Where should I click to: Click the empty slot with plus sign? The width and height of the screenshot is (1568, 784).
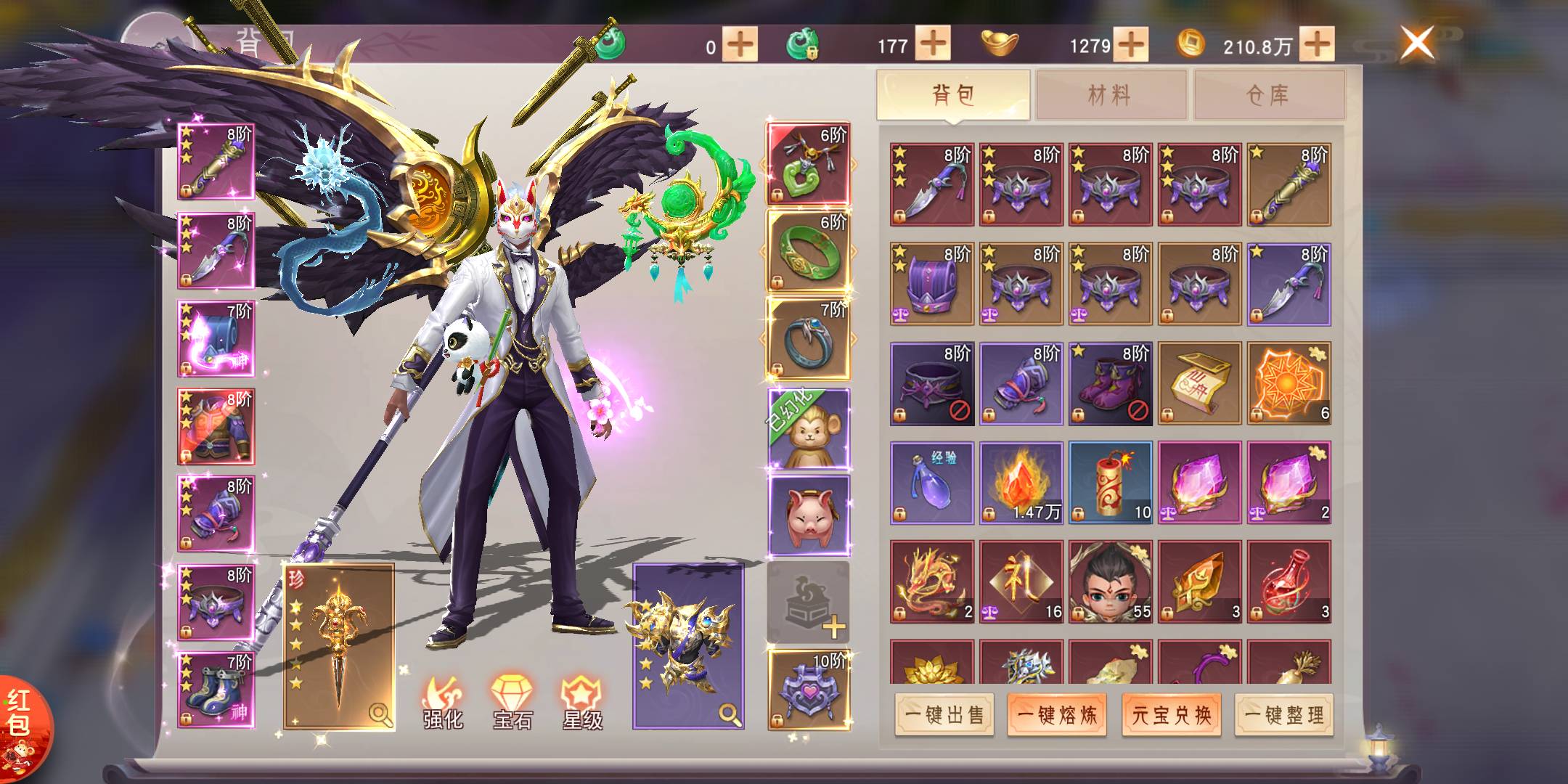(x=808, y=604)
